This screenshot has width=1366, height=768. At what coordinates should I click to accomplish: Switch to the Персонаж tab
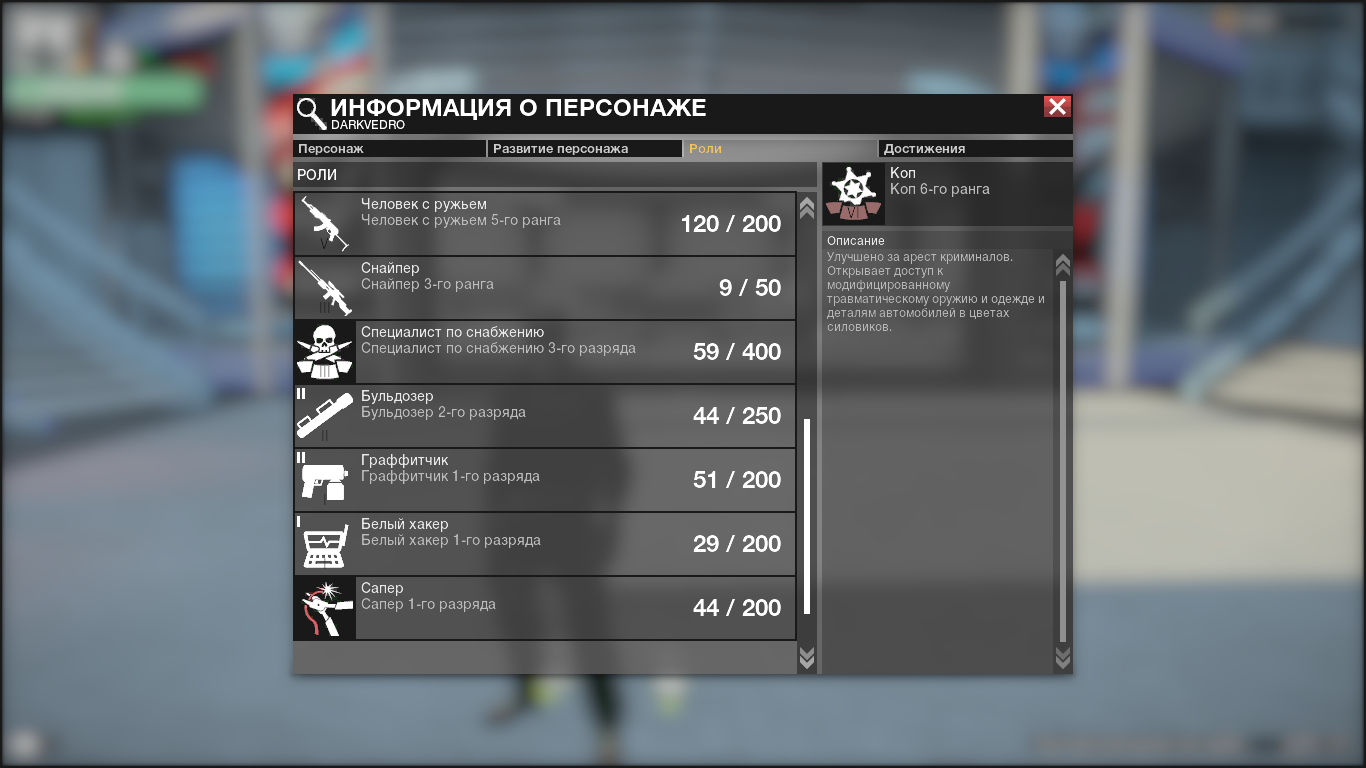[x=389, y=149]
